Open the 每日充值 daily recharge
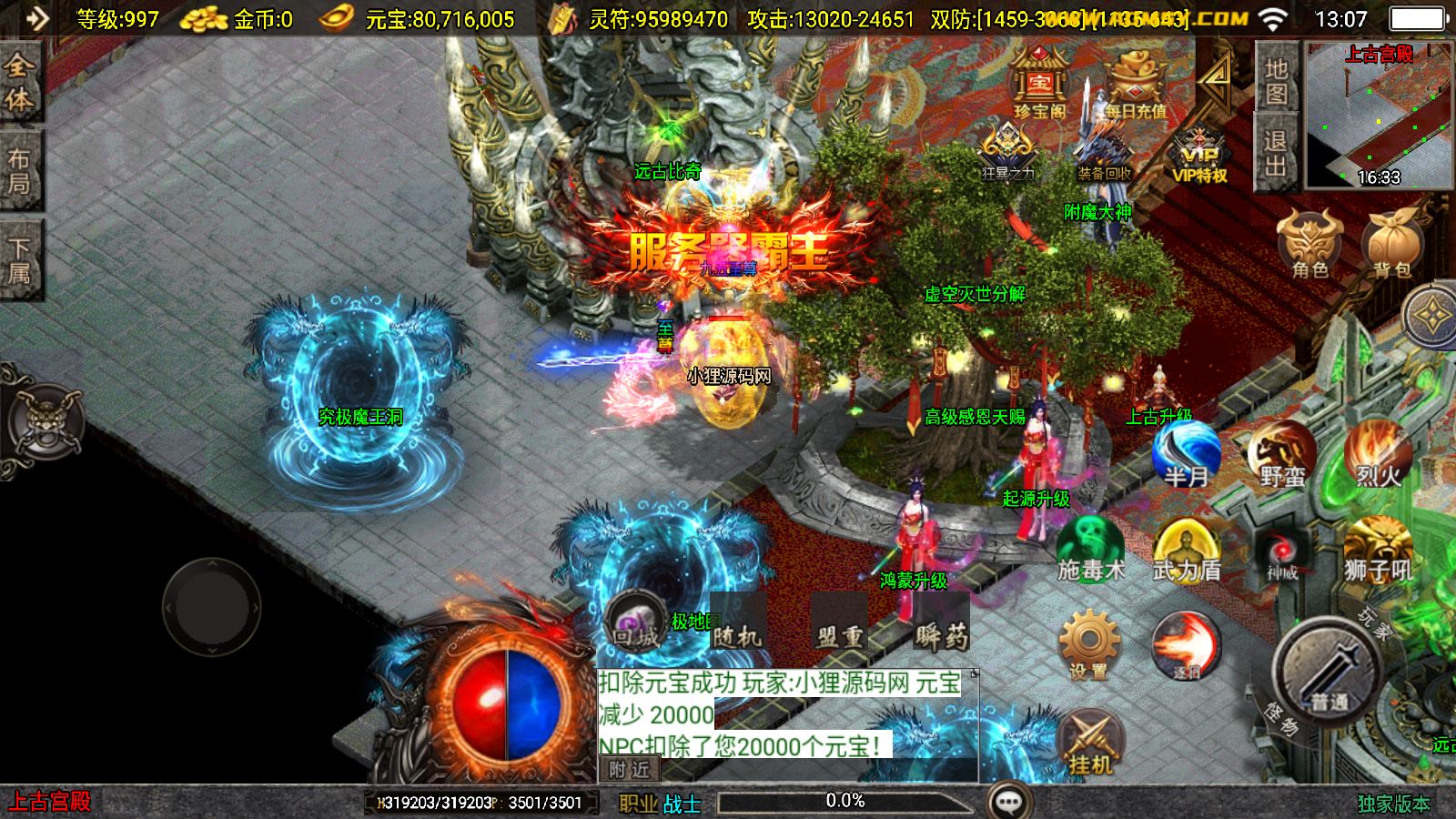1456x819 pixels. click(1135, 85)
